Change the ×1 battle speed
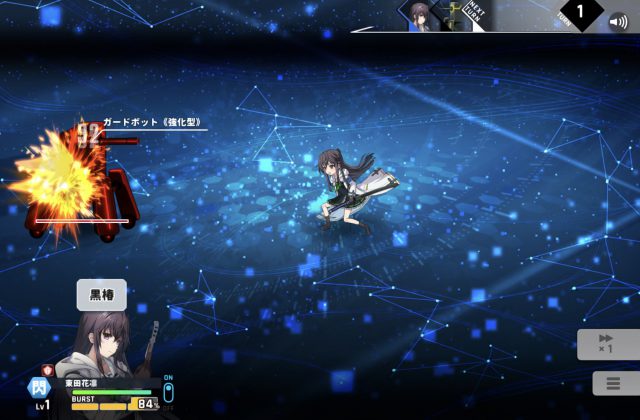Screen dimensions: 640x420 pos(607,343)
